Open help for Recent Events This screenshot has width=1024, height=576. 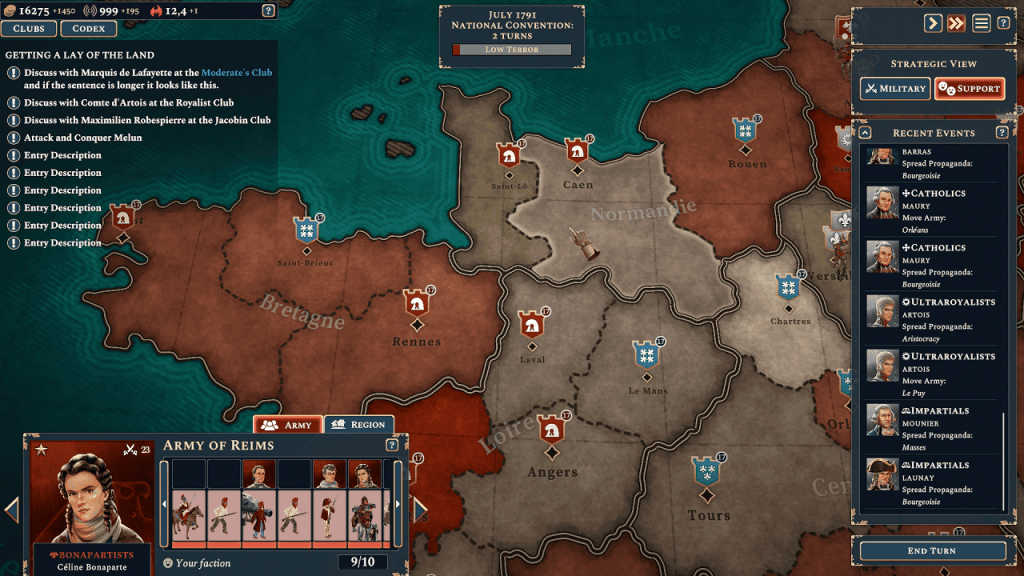pos(1002,133)
